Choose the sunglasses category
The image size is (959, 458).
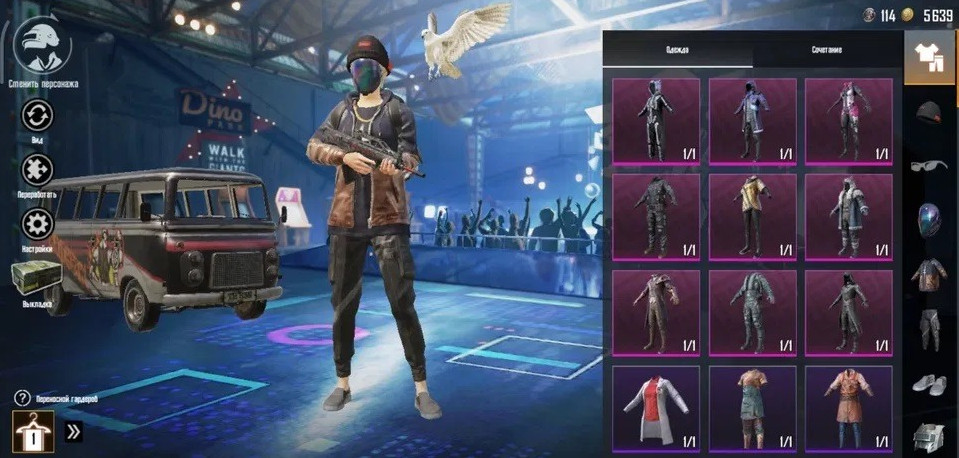pos(930,166)
